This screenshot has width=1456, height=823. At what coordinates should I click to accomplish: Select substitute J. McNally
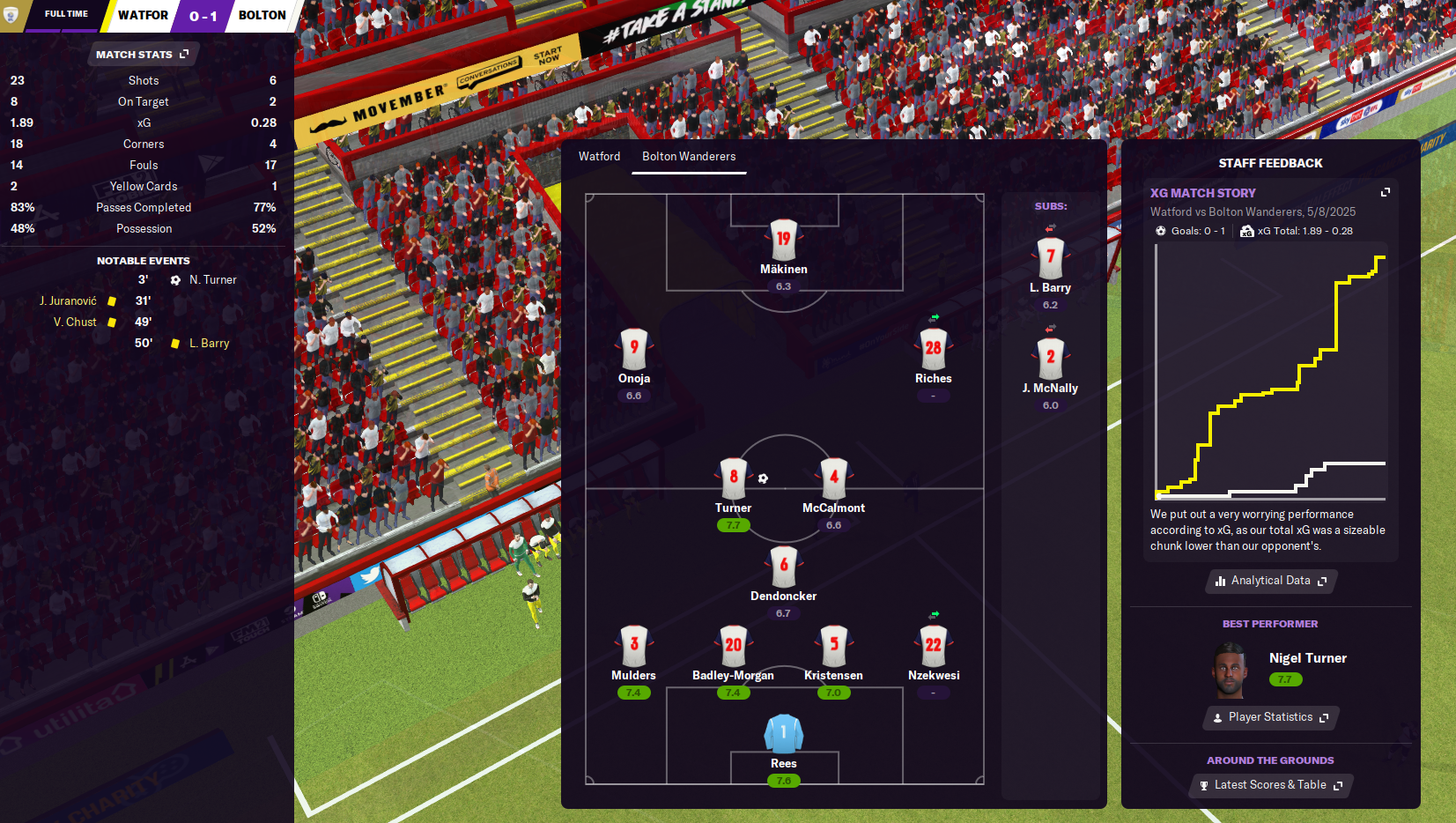click(x=1050, y=359)
